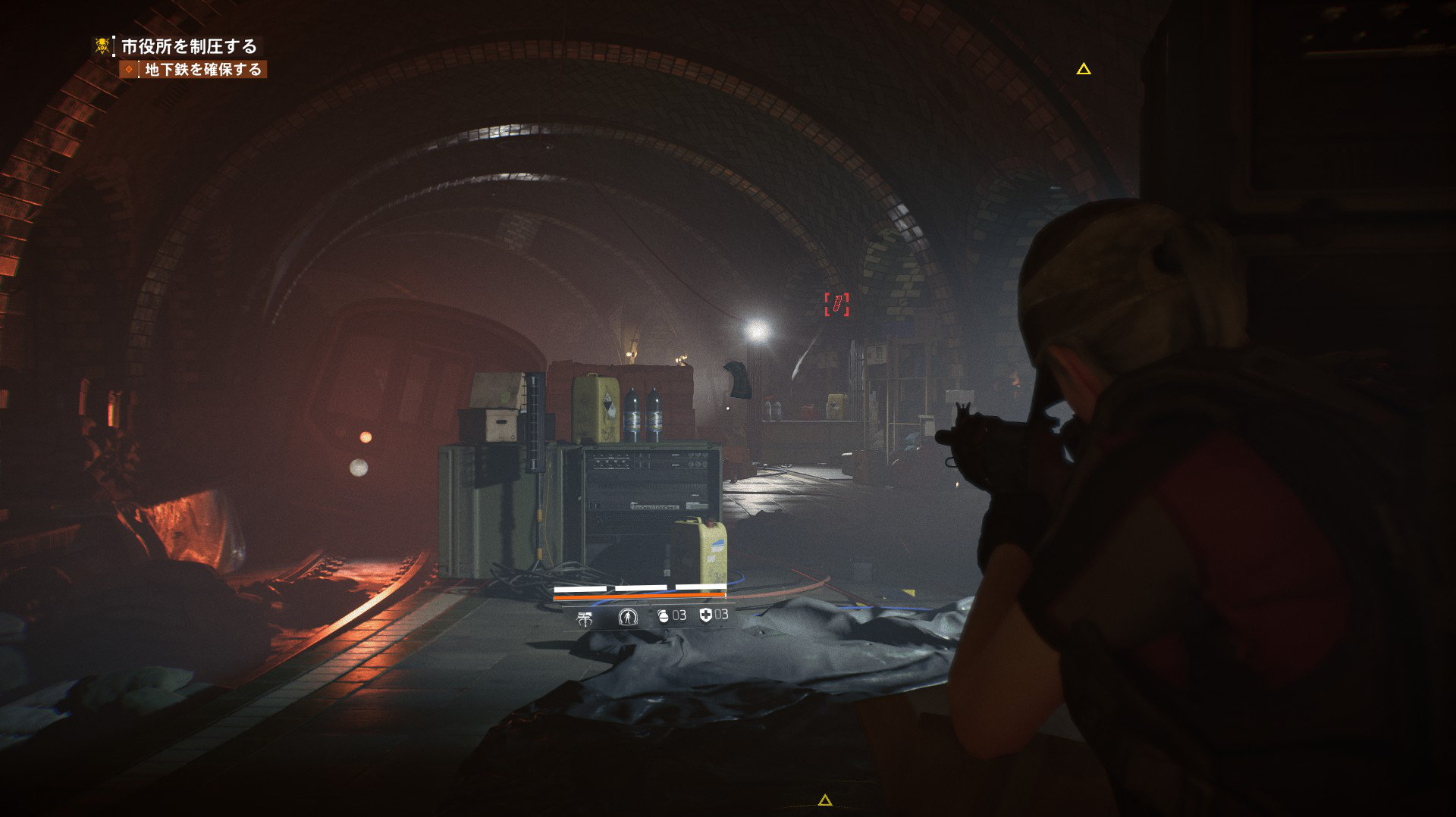This screenshot has height=817, width=1456.
Task: Click the yellow skull mission icon
Action: (102, 45)
